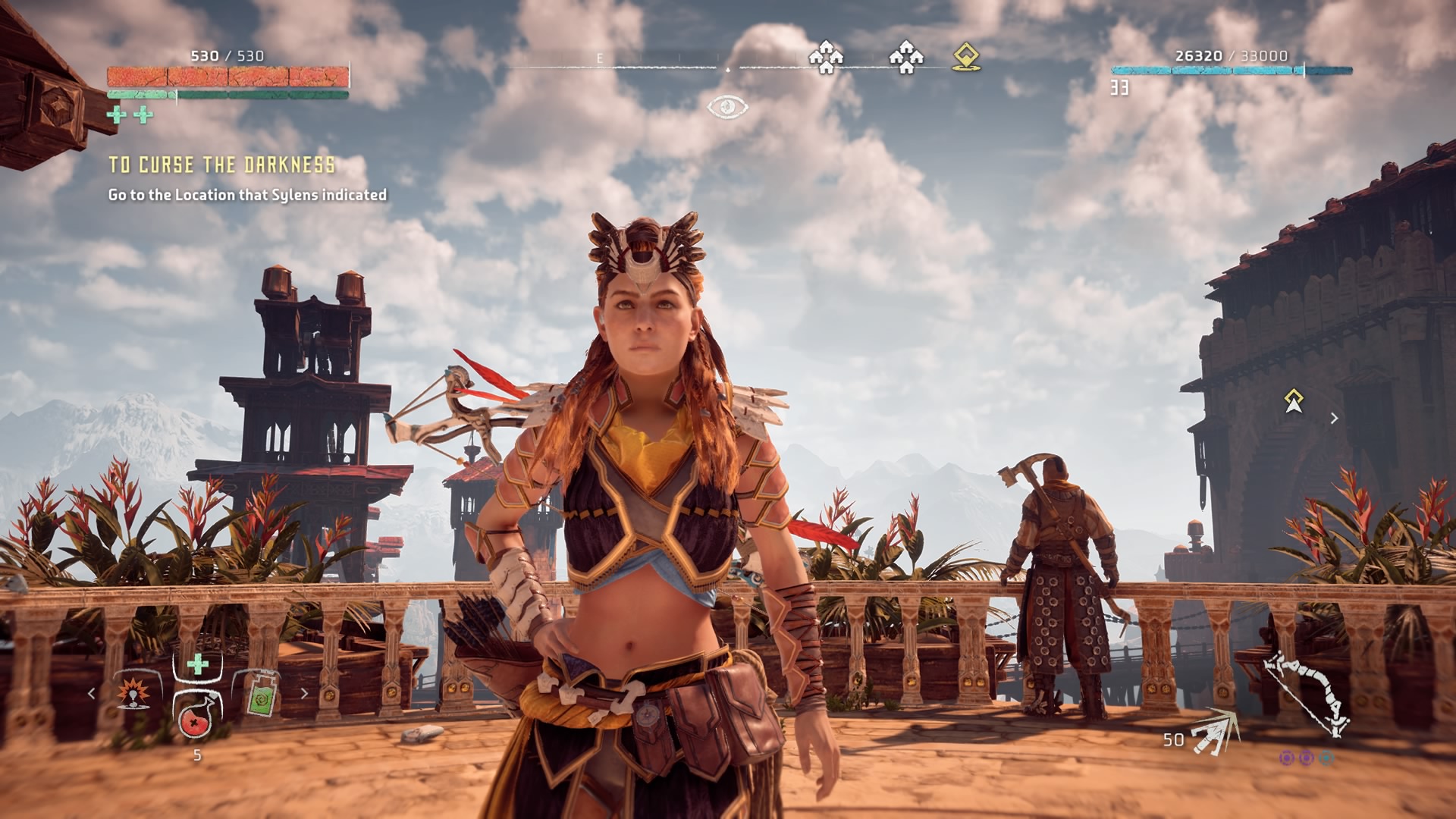Screen dimensions: 1456x819
Task: Click the eye-shaped stealth visibility indicator
Action: 727,107
